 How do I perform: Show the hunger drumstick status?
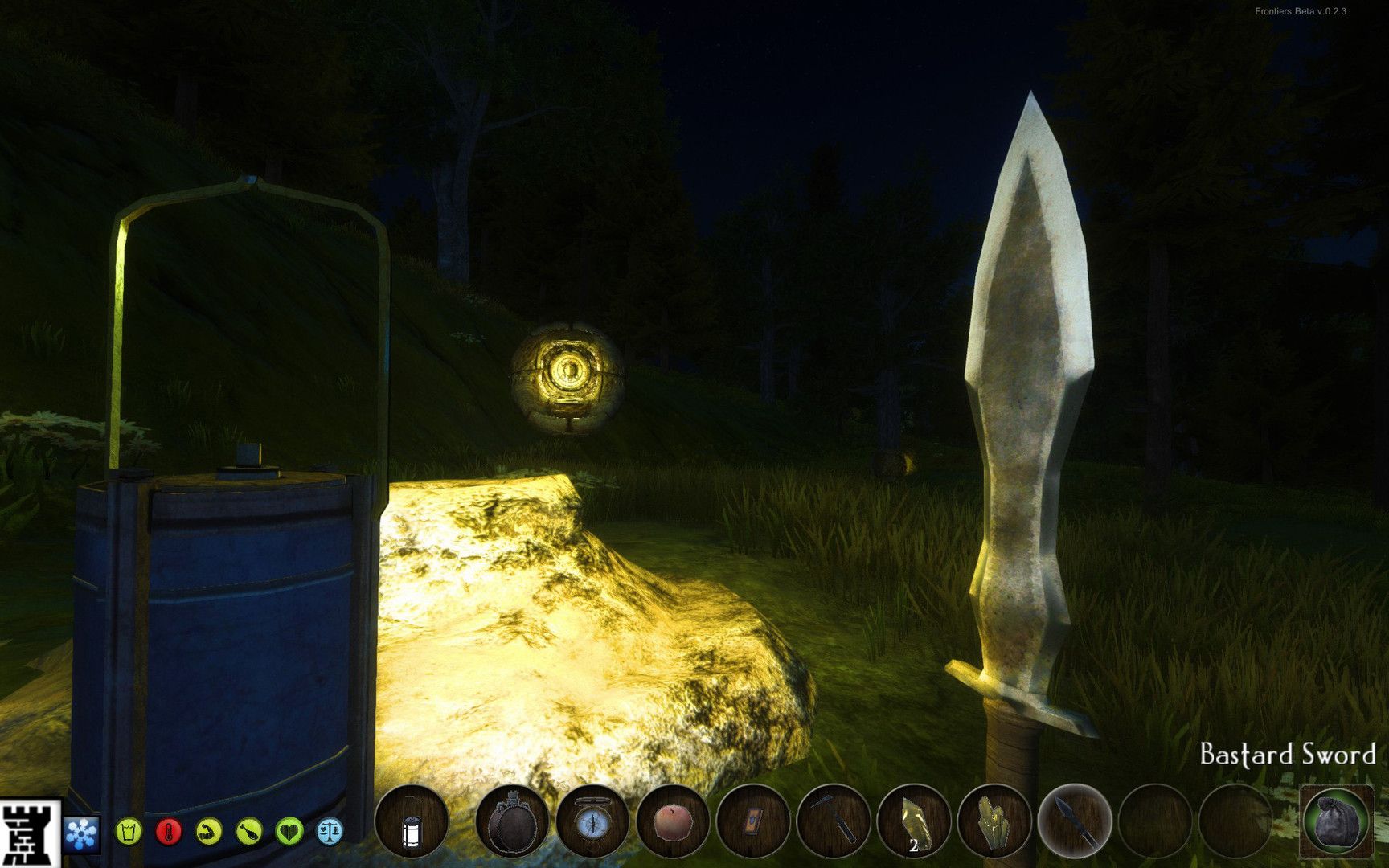click(249, 831)
